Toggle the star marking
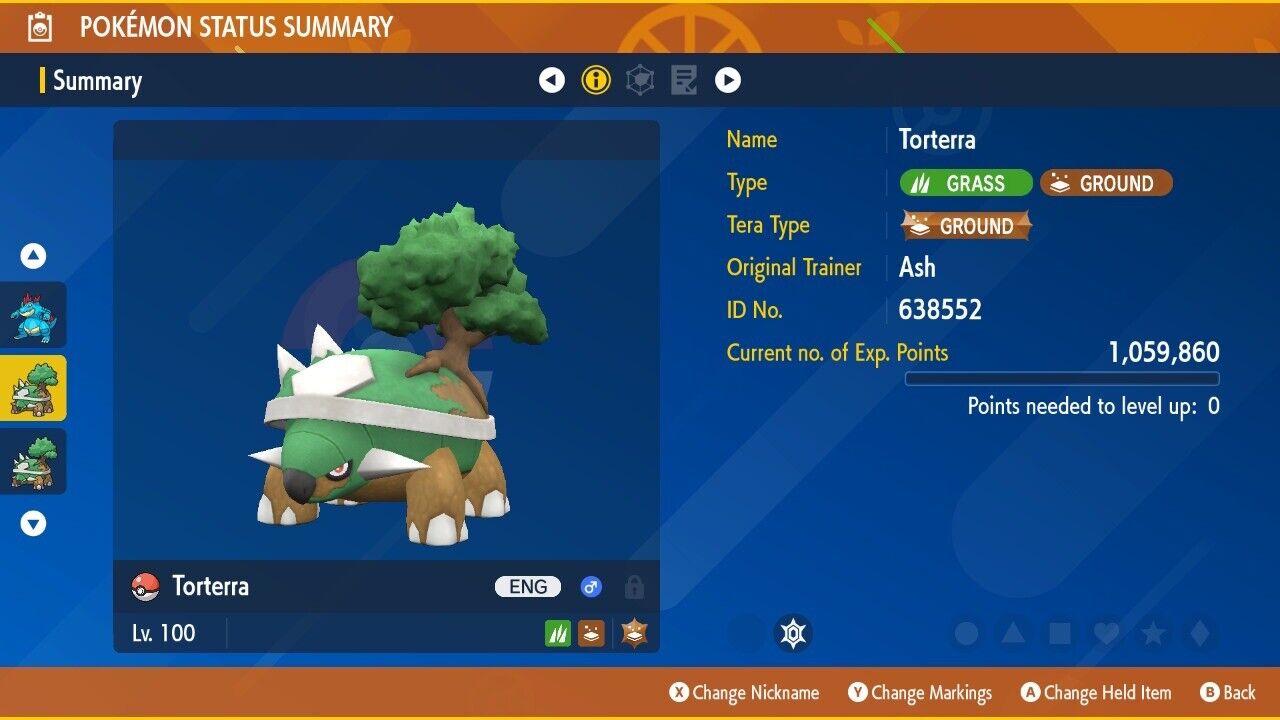 point(1152,633)
